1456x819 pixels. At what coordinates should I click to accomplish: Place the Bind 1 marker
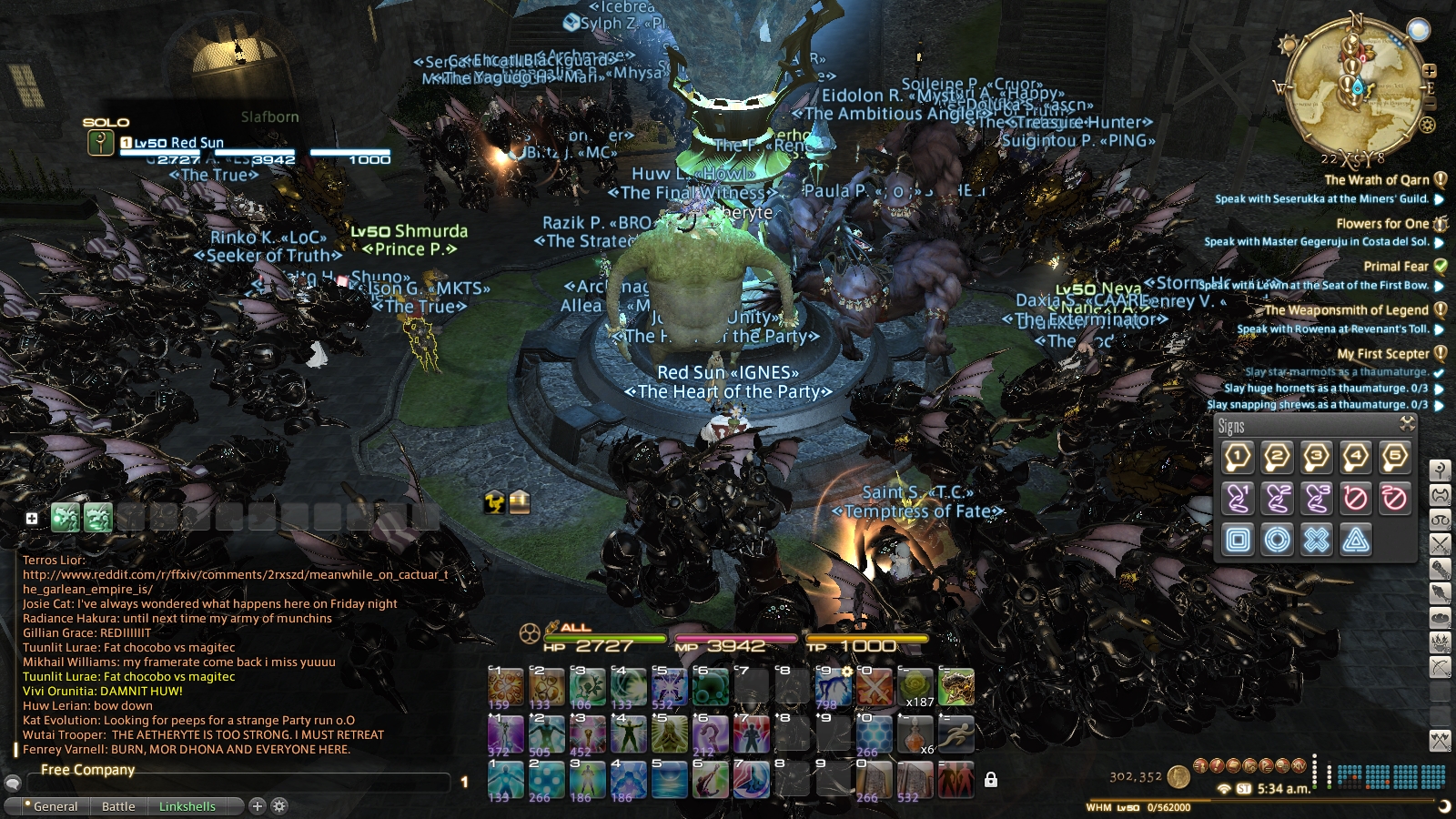point(1239,498)
